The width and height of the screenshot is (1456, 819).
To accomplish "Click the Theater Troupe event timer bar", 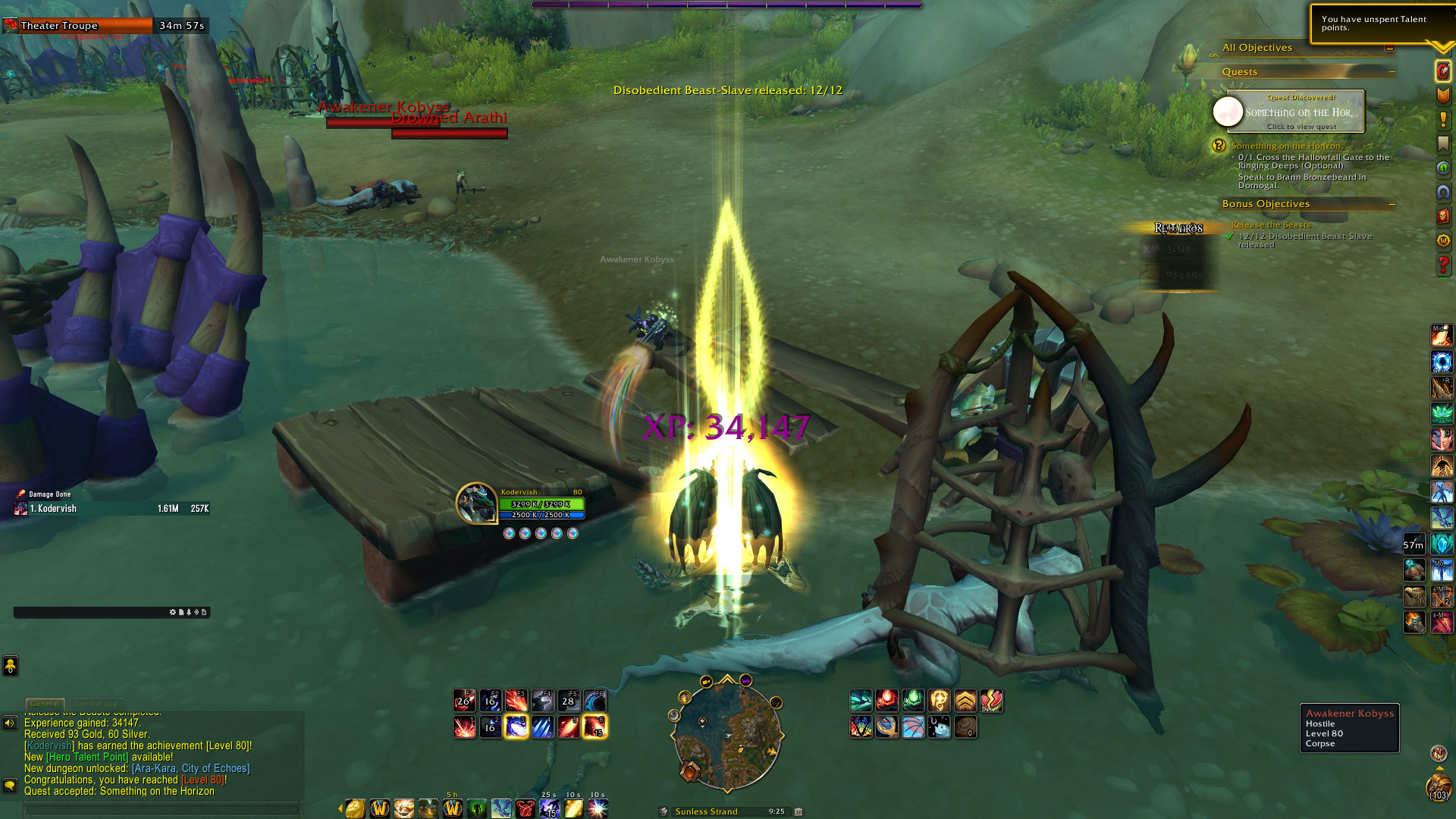I will pos(105,26).
